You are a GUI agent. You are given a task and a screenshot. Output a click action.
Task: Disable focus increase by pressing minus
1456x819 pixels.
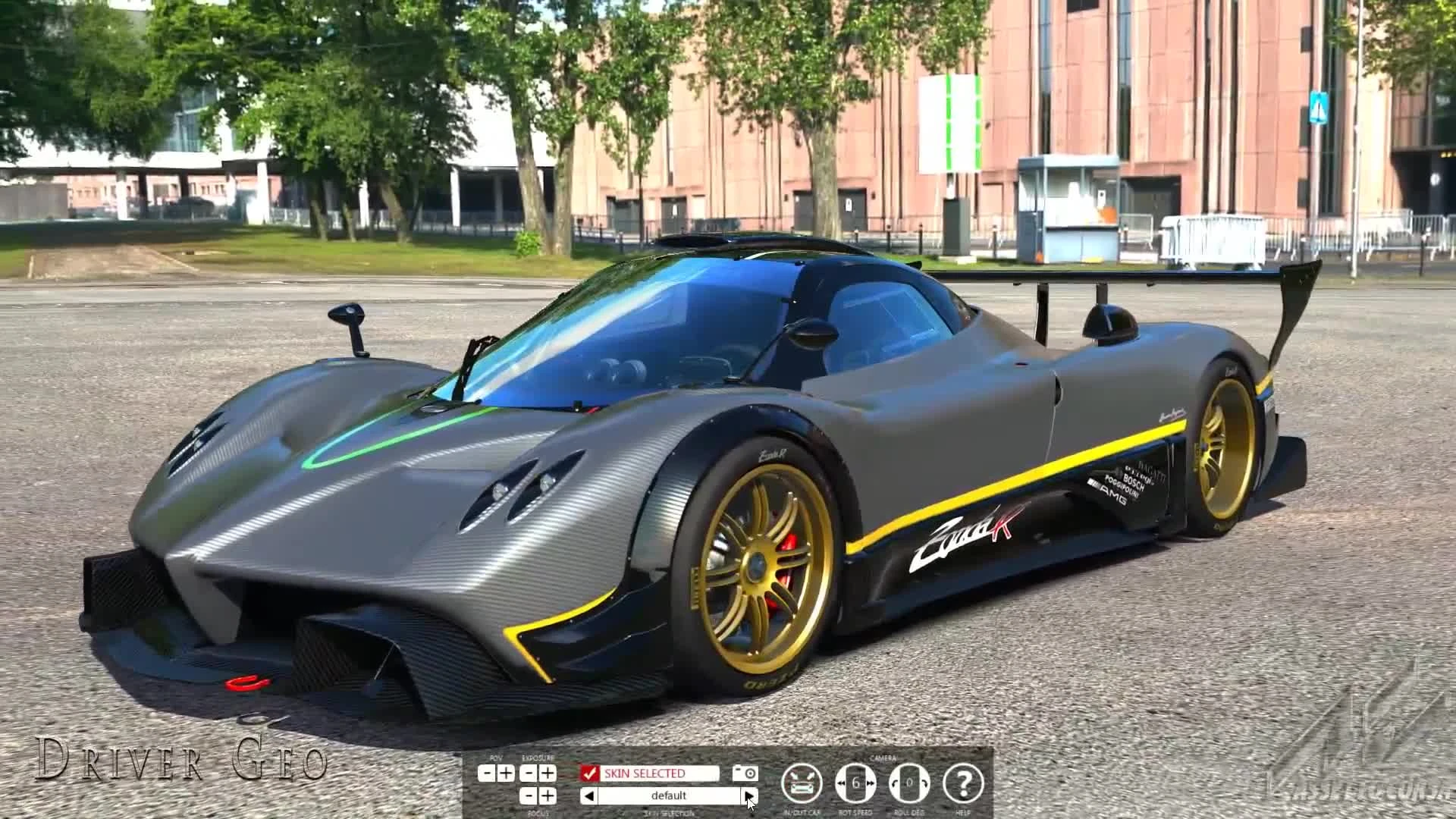click(529, 796)
